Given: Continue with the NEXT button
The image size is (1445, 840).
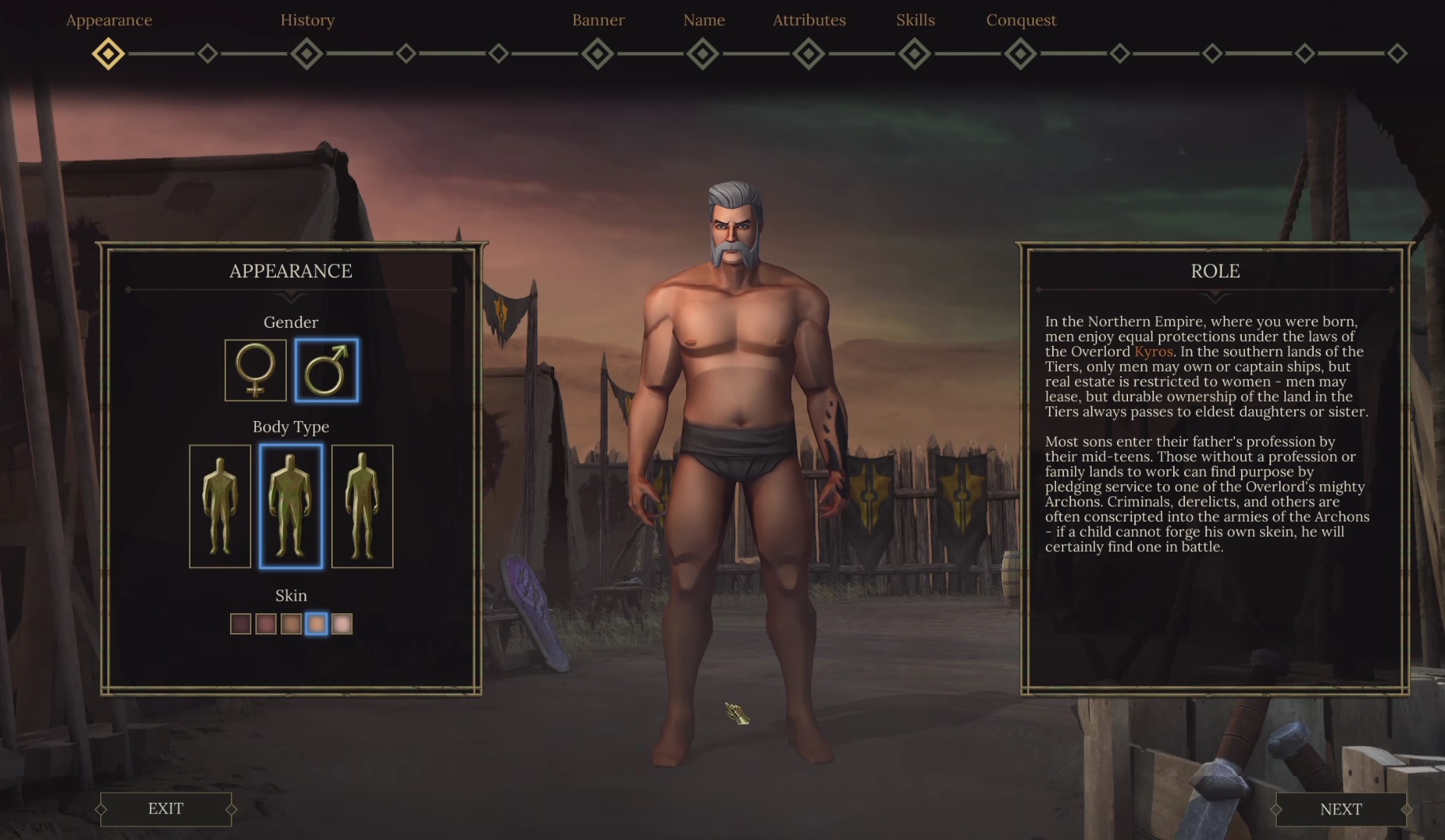Looking at the screenshot, I should coord(1341,809).
